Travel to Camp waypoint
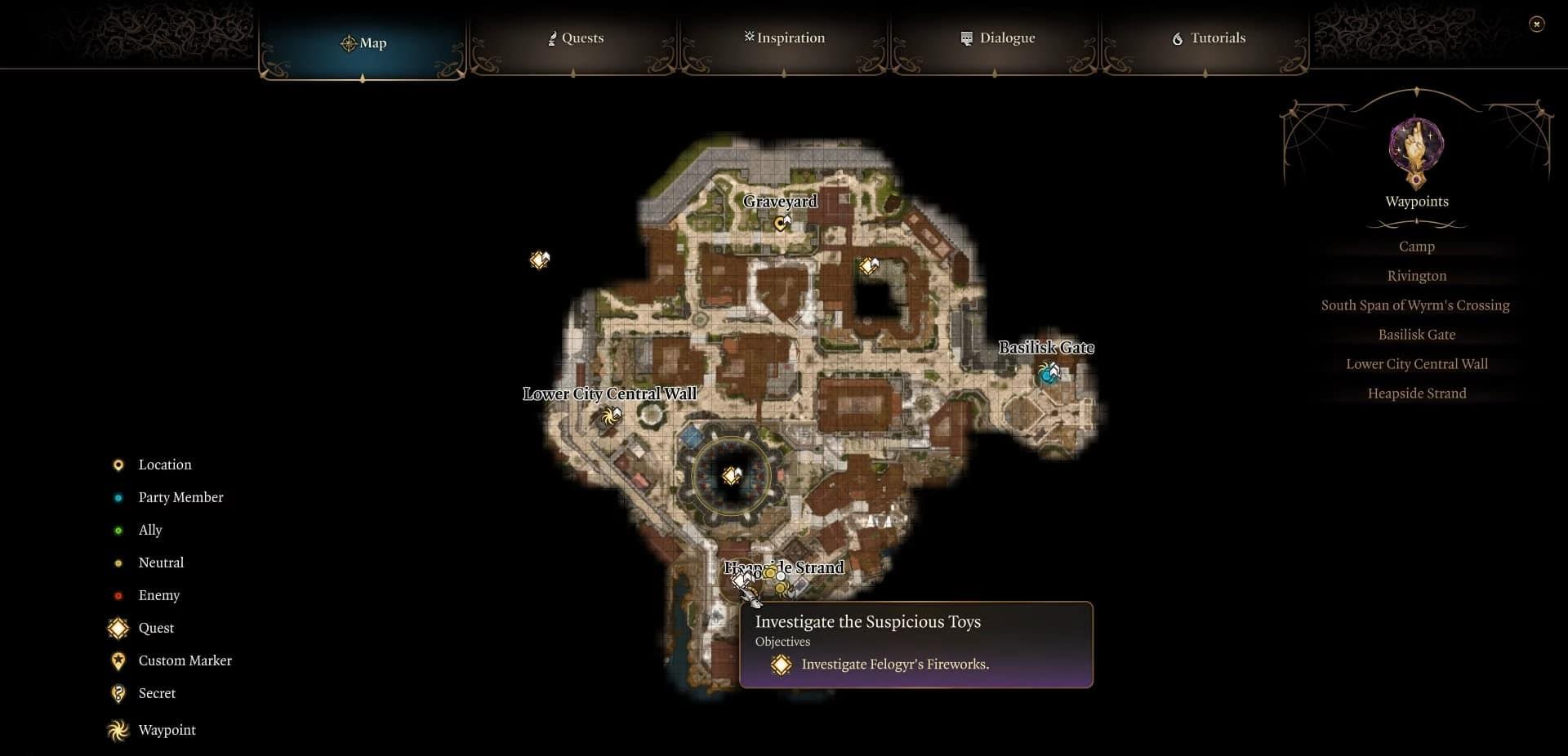 pyautogui.click(x=1416, y=247)
